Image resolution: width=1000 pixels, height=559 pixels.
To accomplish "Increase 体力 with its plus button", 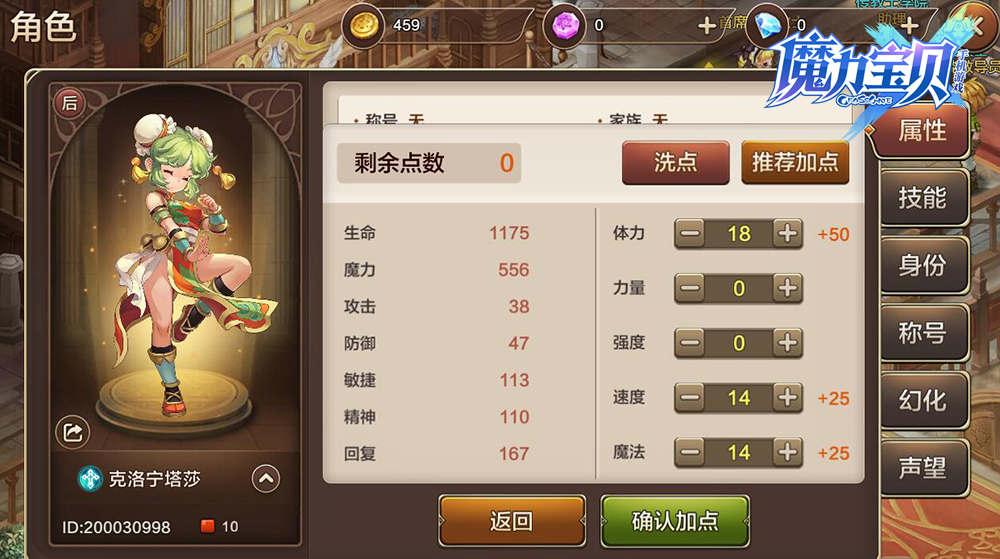I will point(788,234).
